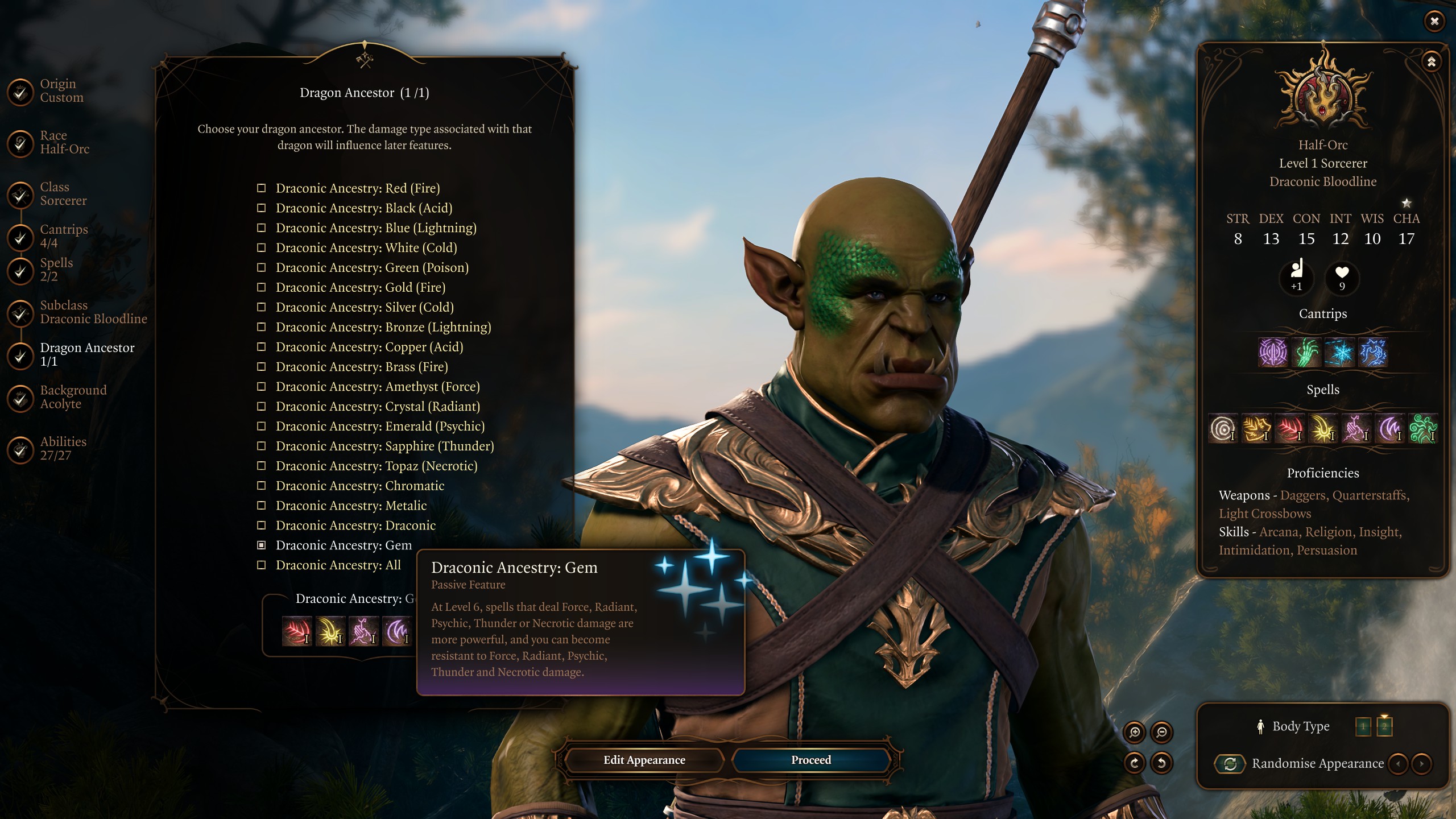
Task: Collapse the character summary panel
Action: point(1431,61)
